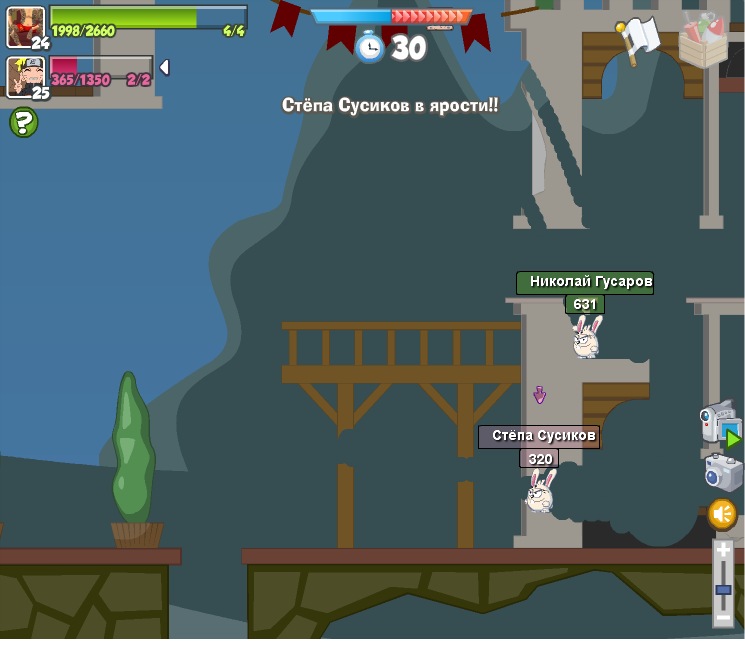Select the level 25 ninja team avatar
This screenshot has height=650, width=745.
[x=25, y=76]
